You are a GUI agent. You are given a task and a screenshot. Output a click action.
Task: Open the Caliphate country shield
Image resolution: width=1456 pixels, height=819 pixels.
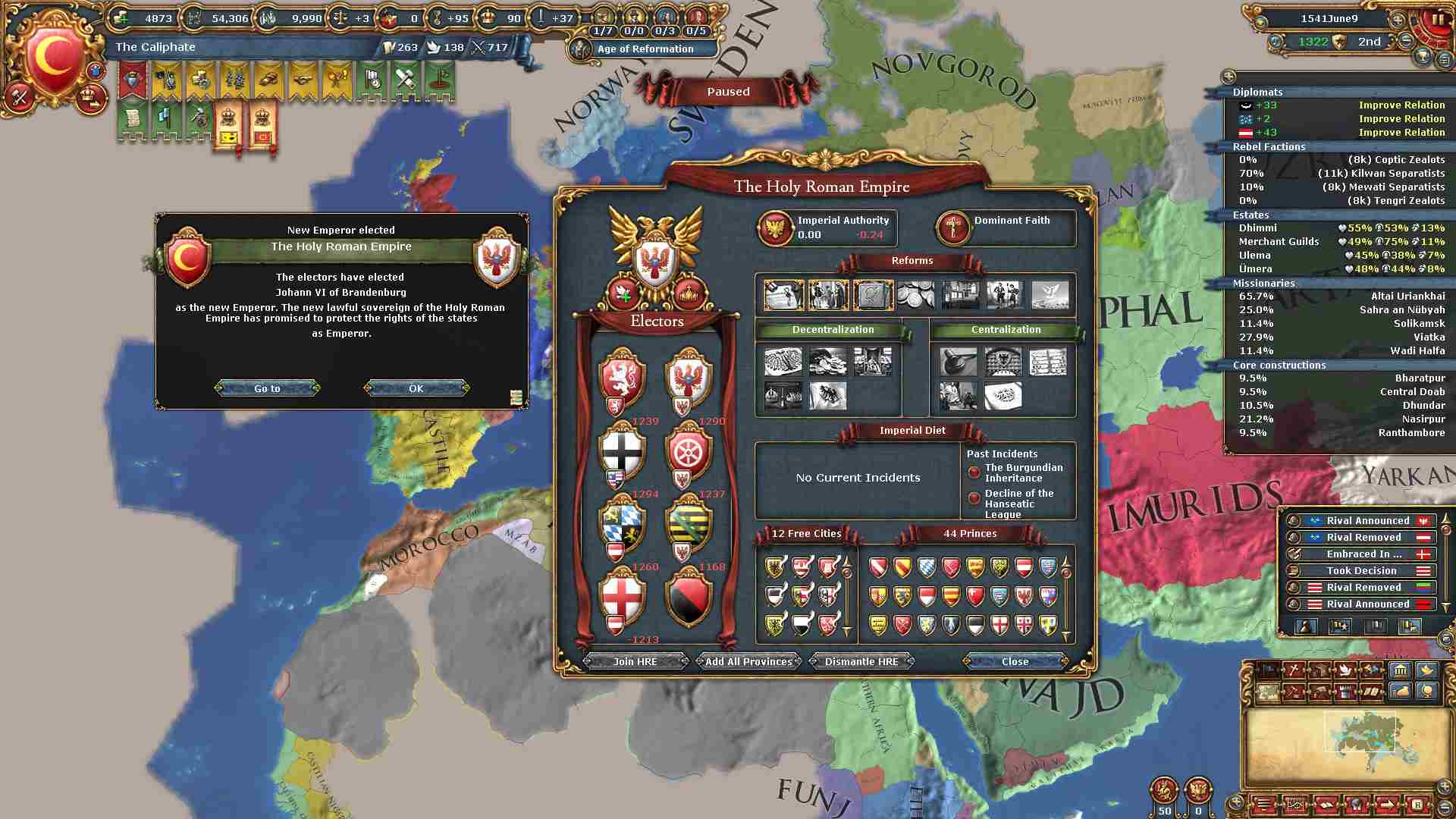[53, 57]
